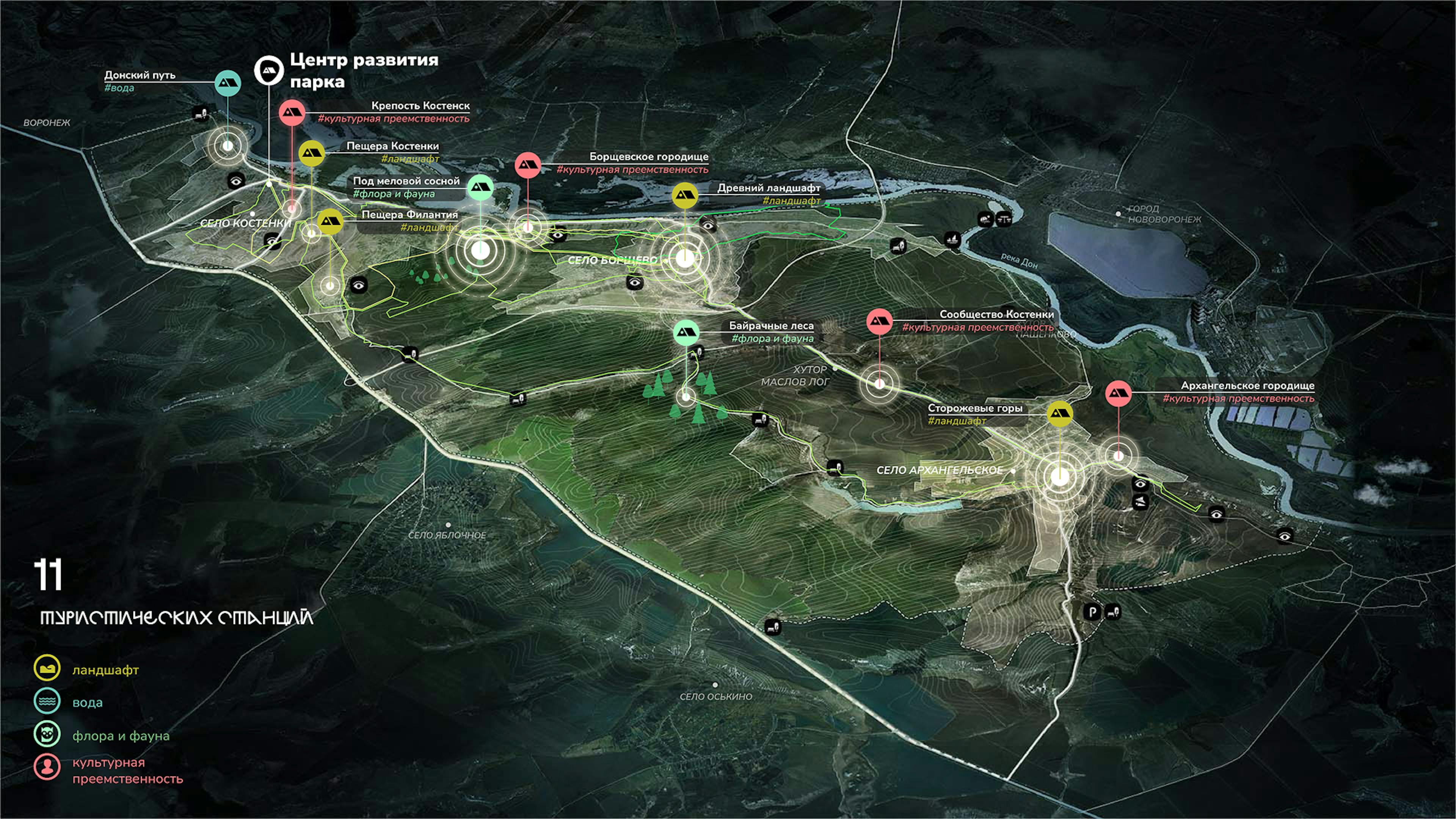Screen dimensions: 1456x819
Task: Open the Центр развития парка marker
Action: click(268, 70)
